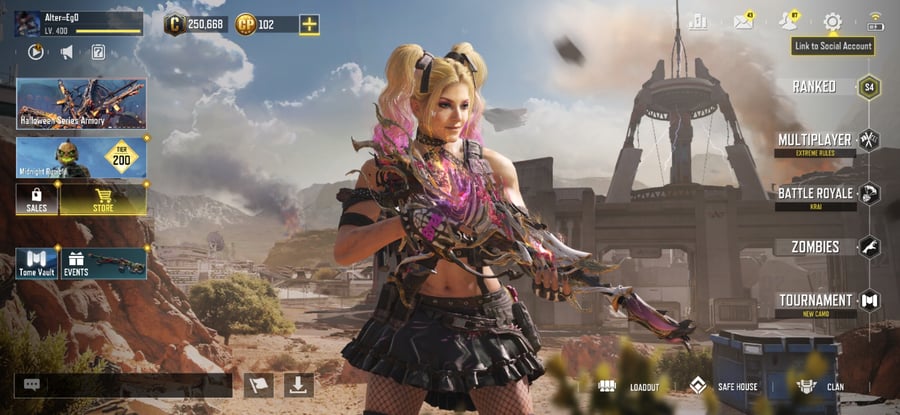Open the Midnight Rumble battle pass
This screenshot has width=900, height=415.
(81, 158)
